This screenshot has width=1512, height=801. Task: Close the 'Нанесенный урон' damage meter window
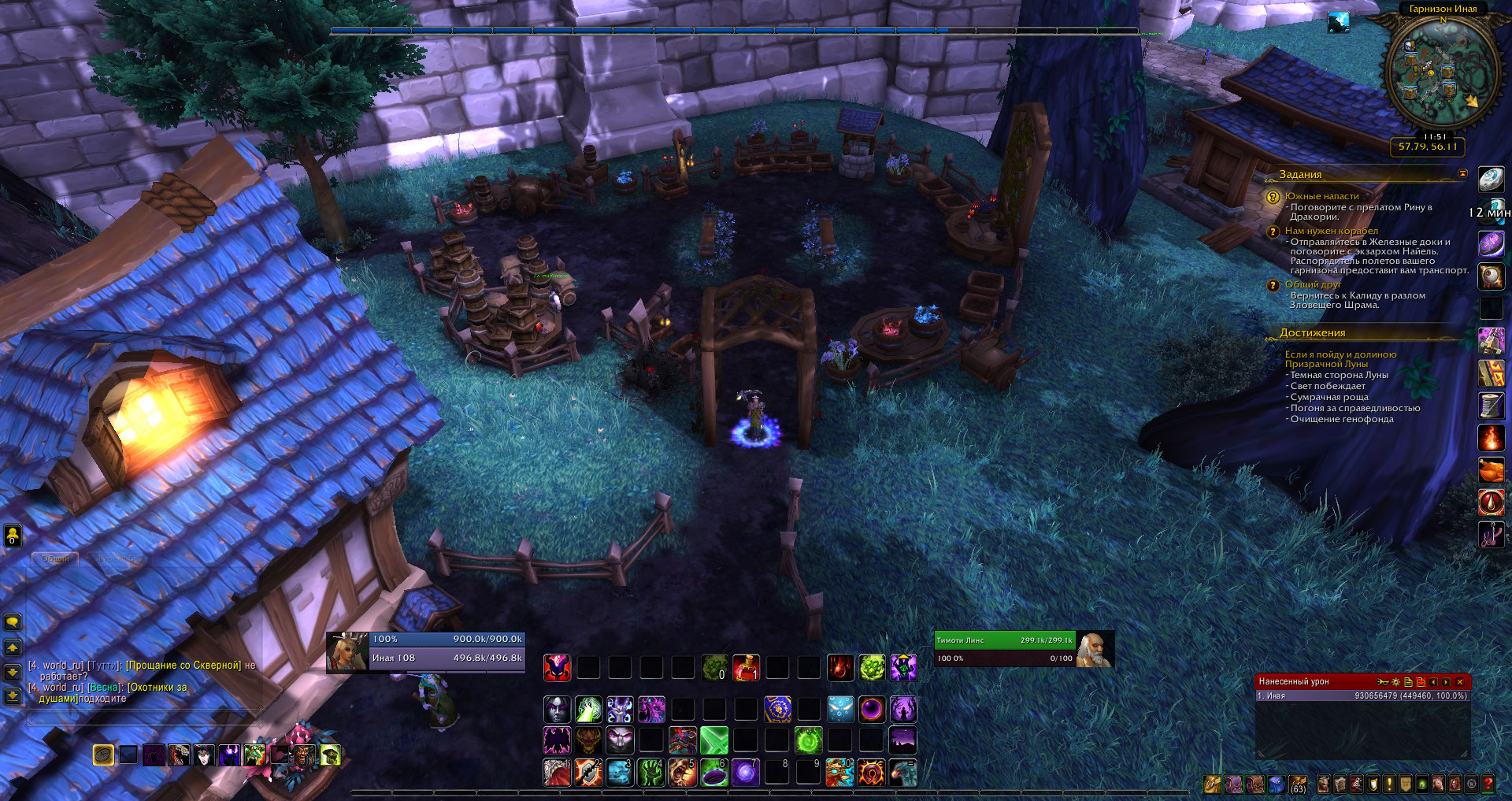1459,682
